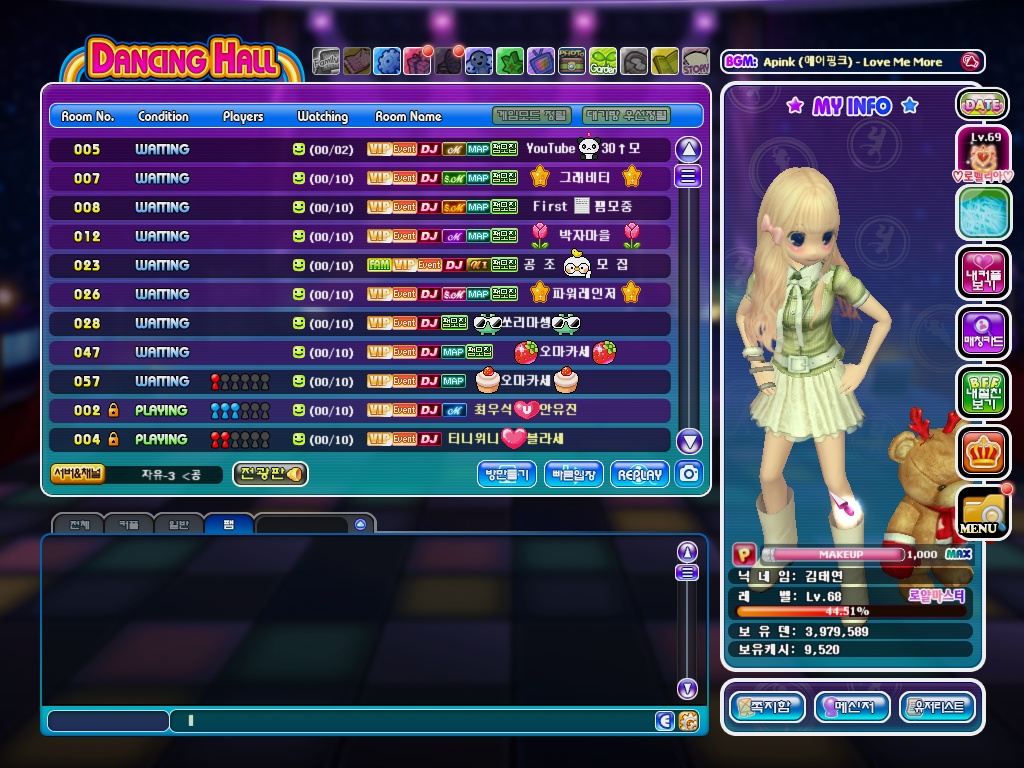Viewport: 1024px width, 768px height.
Task: Open the 방만들기 create room button
Action: [507, 475]
